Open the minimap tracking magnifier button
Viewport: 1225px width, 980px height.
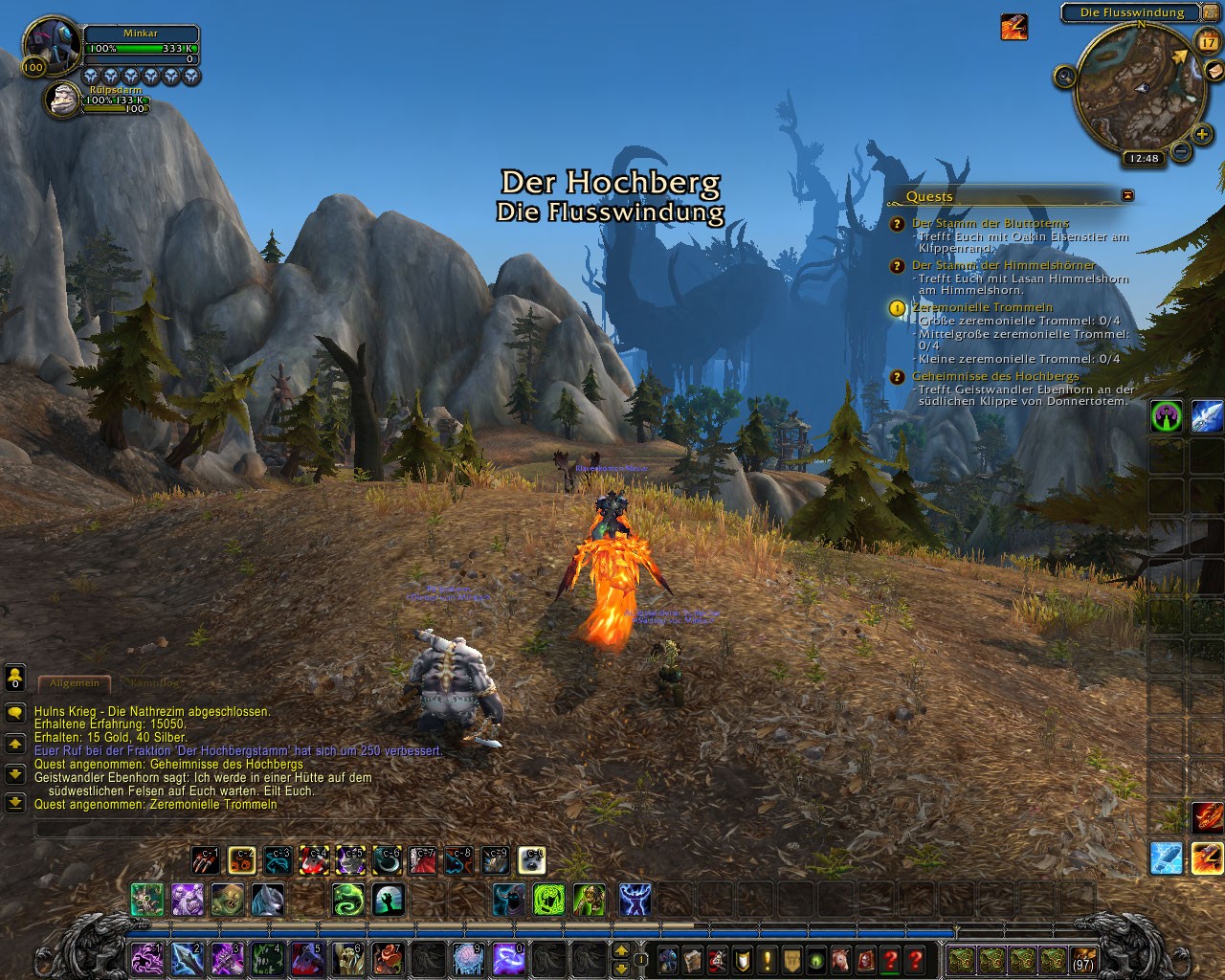pos(1064,76)
